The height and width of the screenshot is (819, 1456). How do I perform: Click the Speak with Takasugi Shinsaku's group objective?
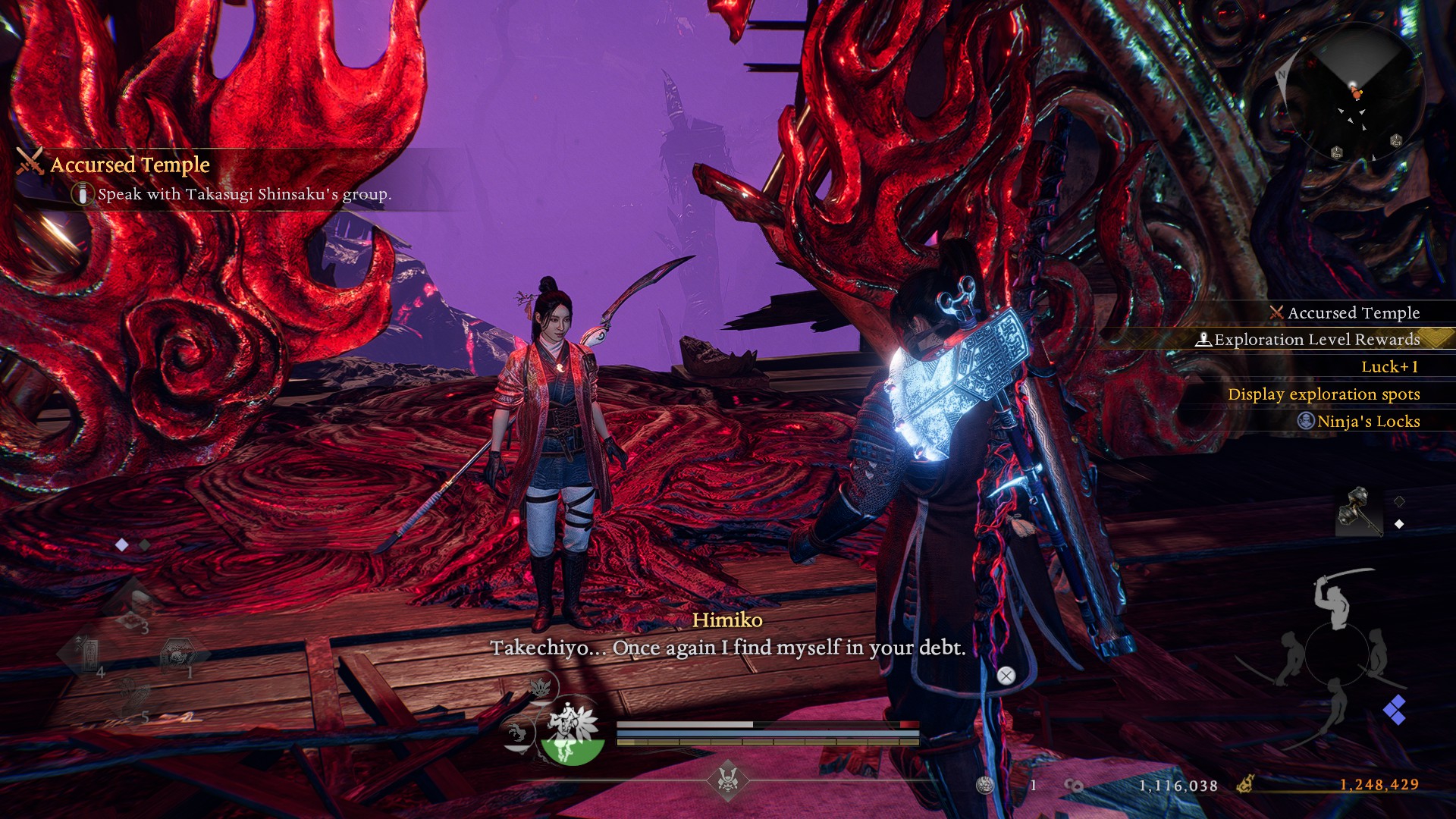point(244,194)
